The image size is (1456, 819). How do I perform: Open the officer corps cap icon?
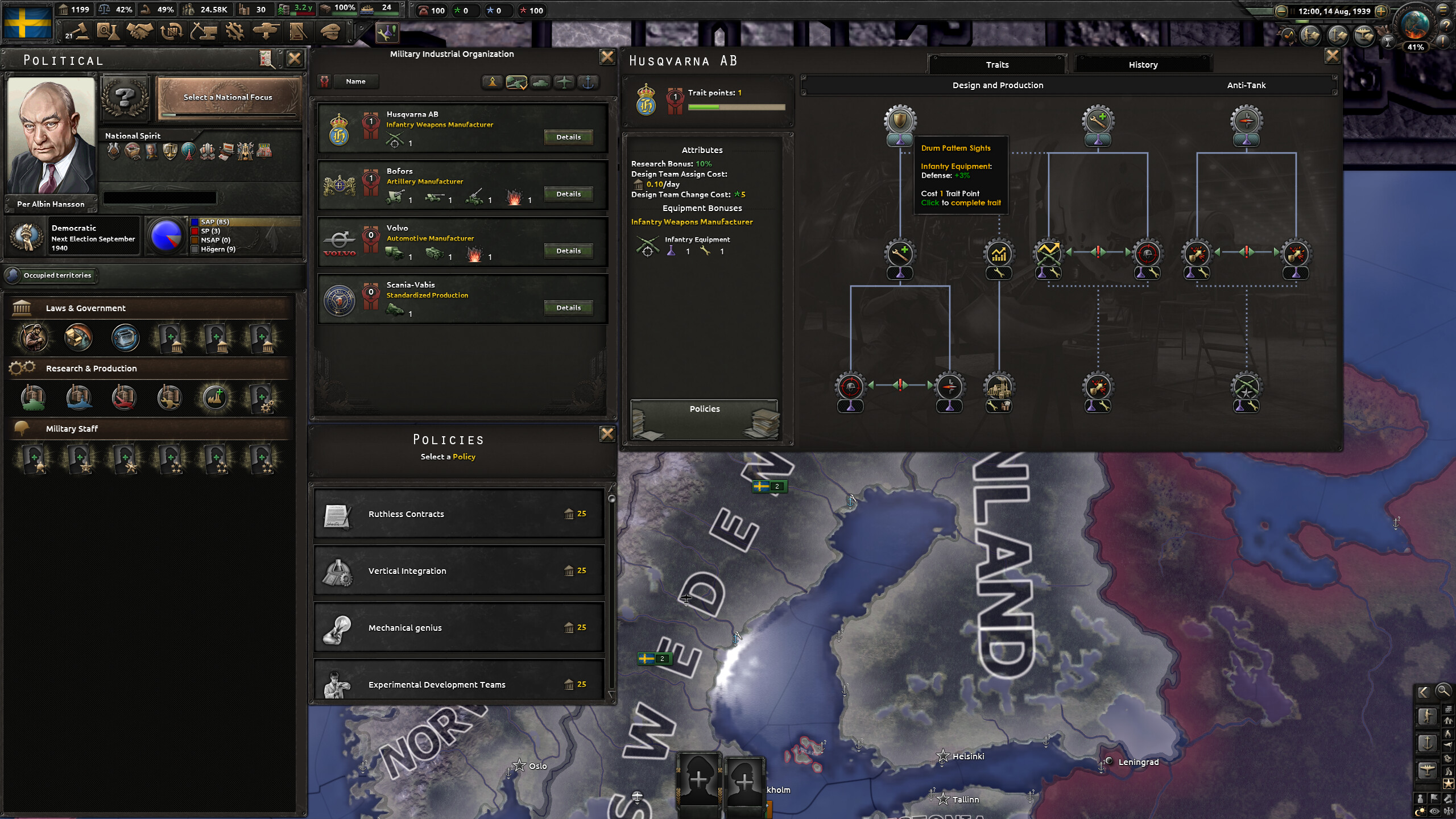(330, 32)
